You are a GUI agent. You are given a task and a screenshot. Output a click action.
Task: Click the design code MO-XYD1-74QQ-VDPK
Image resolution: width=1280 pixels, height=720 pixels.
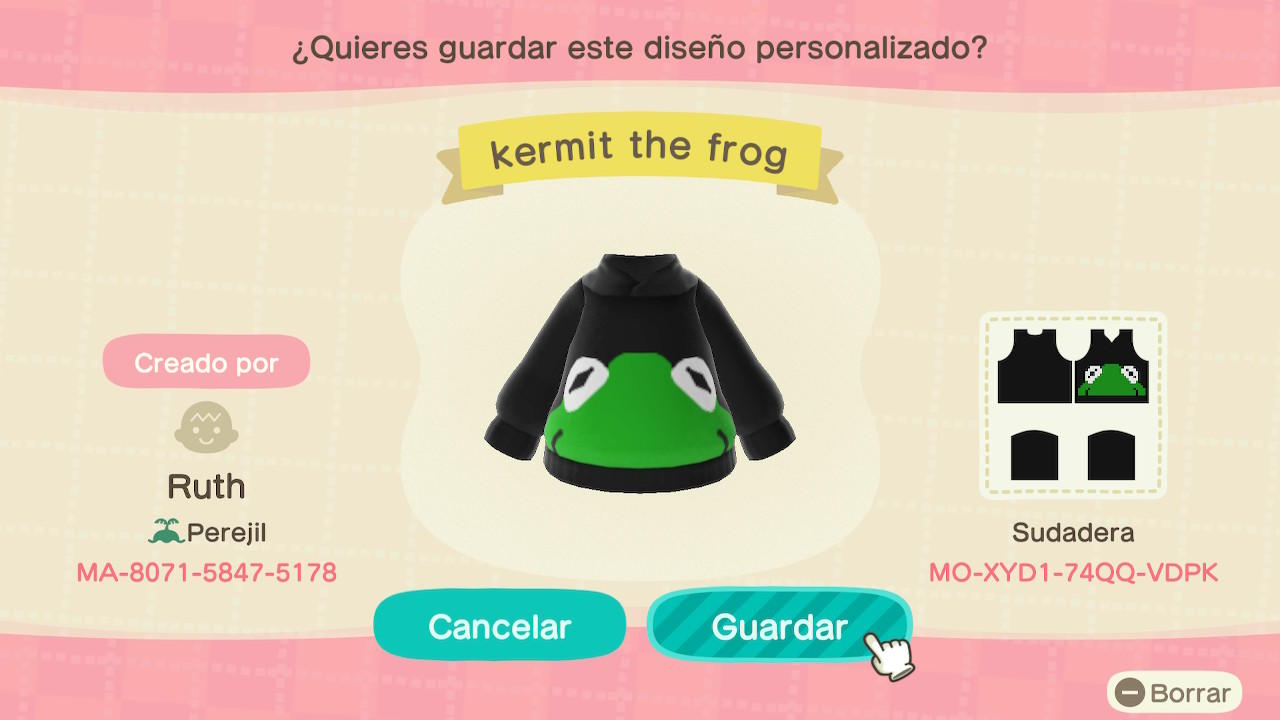1072,572
